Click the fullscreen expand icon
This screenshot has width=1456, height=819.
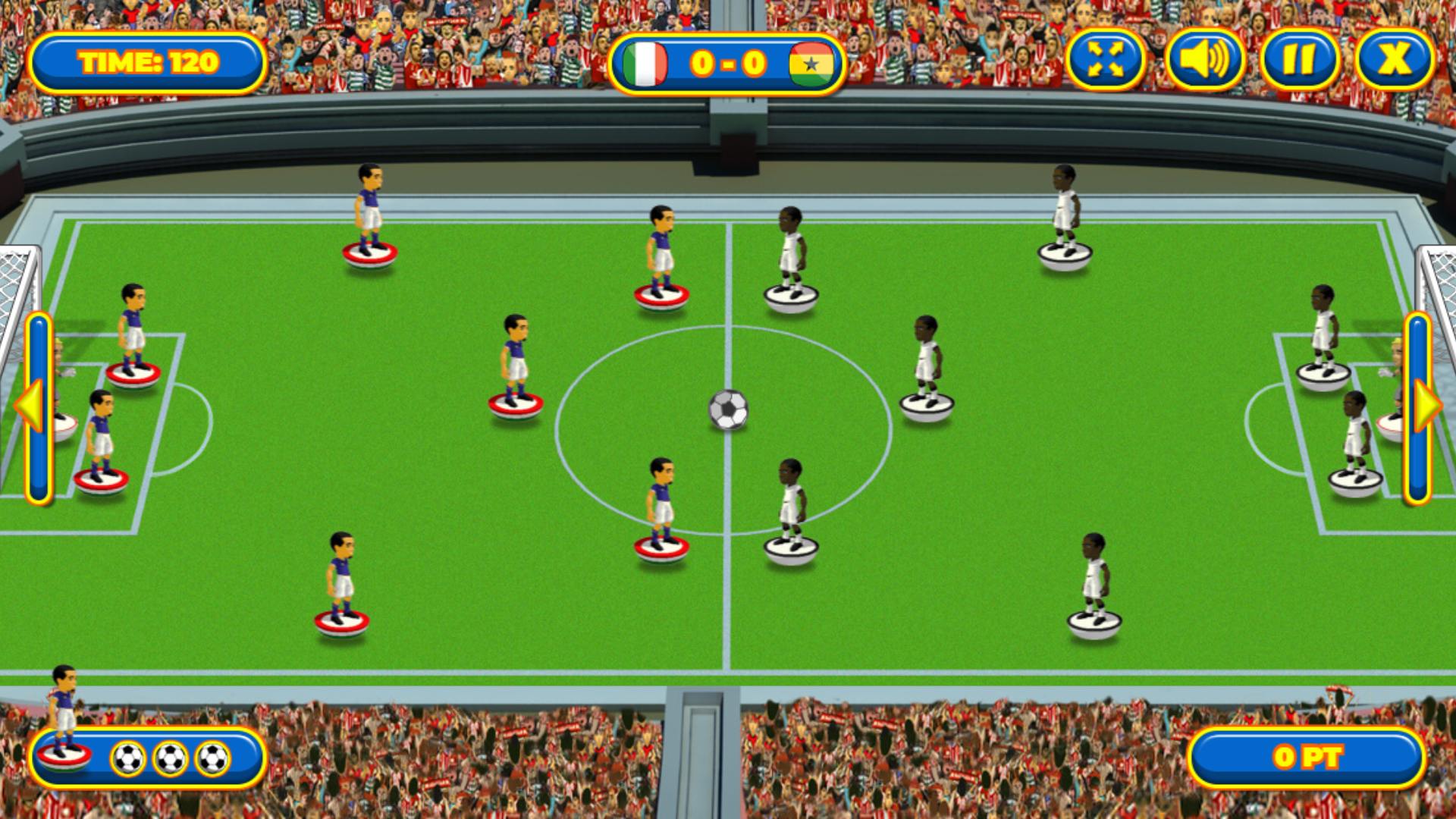click(x=1106, y=59)
